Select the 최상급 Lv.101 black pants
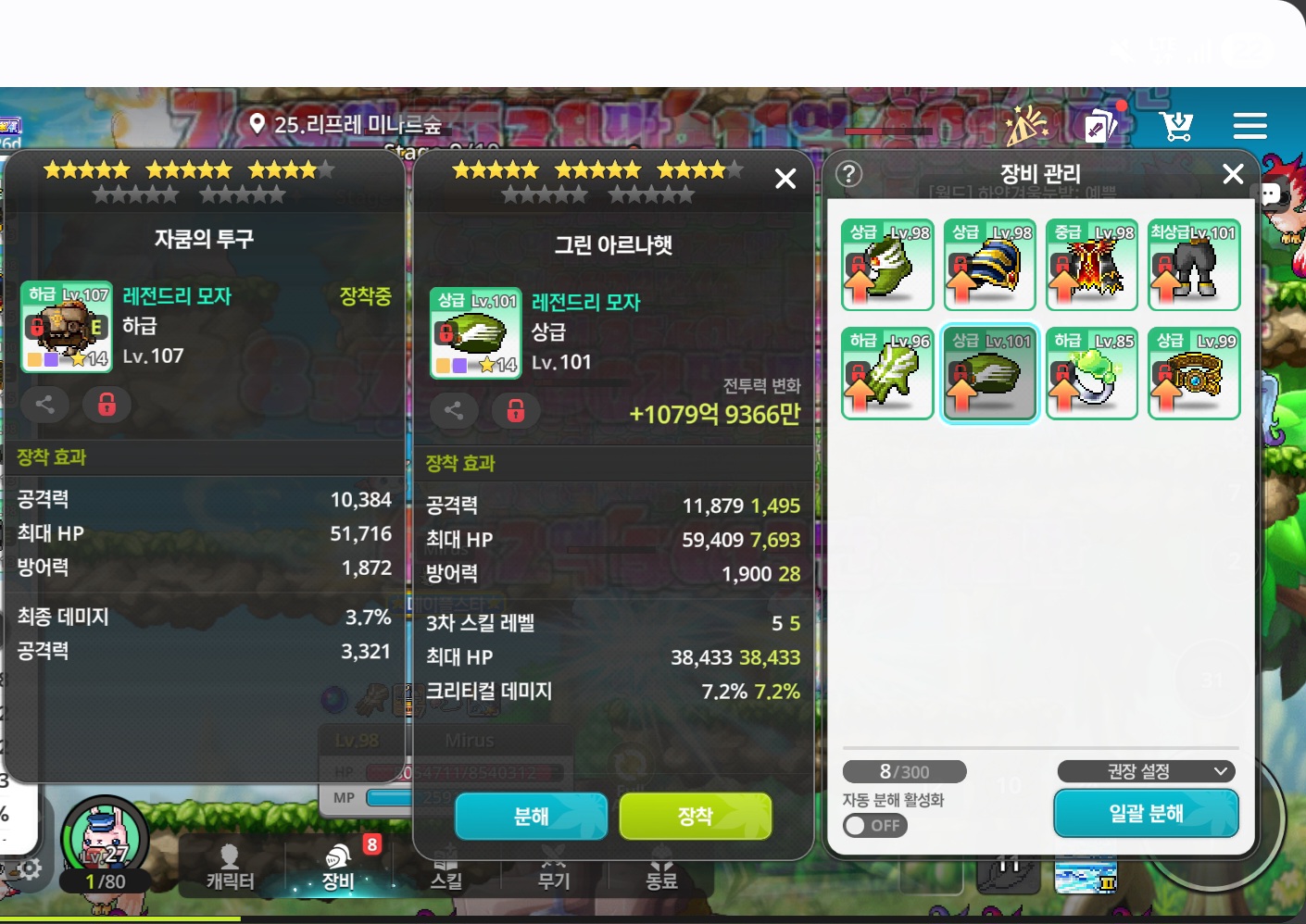 tap(1193, 265)
